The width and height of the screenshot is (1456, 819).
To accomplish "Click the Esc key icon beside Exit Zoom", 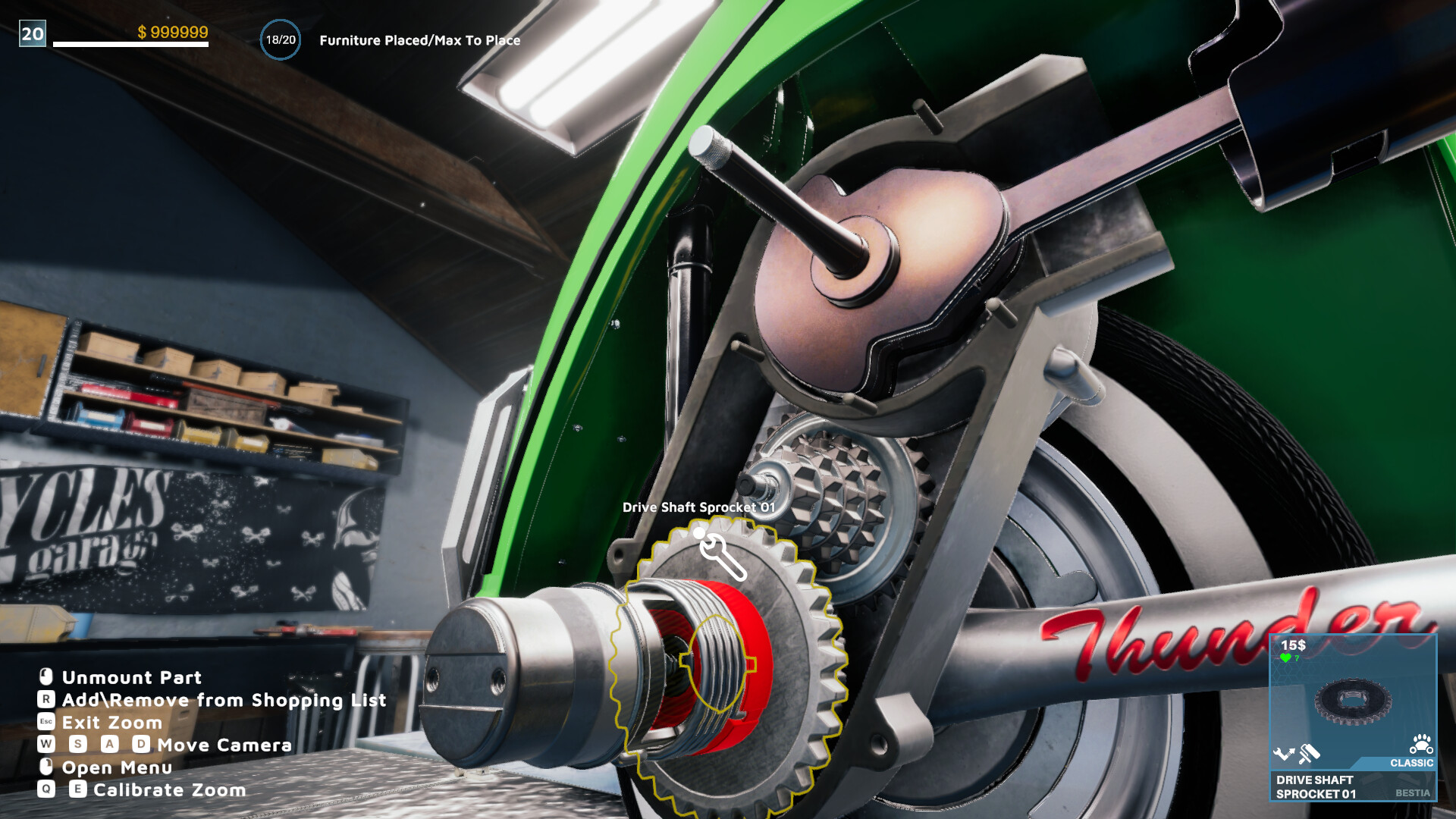I will tap(45, 722).
